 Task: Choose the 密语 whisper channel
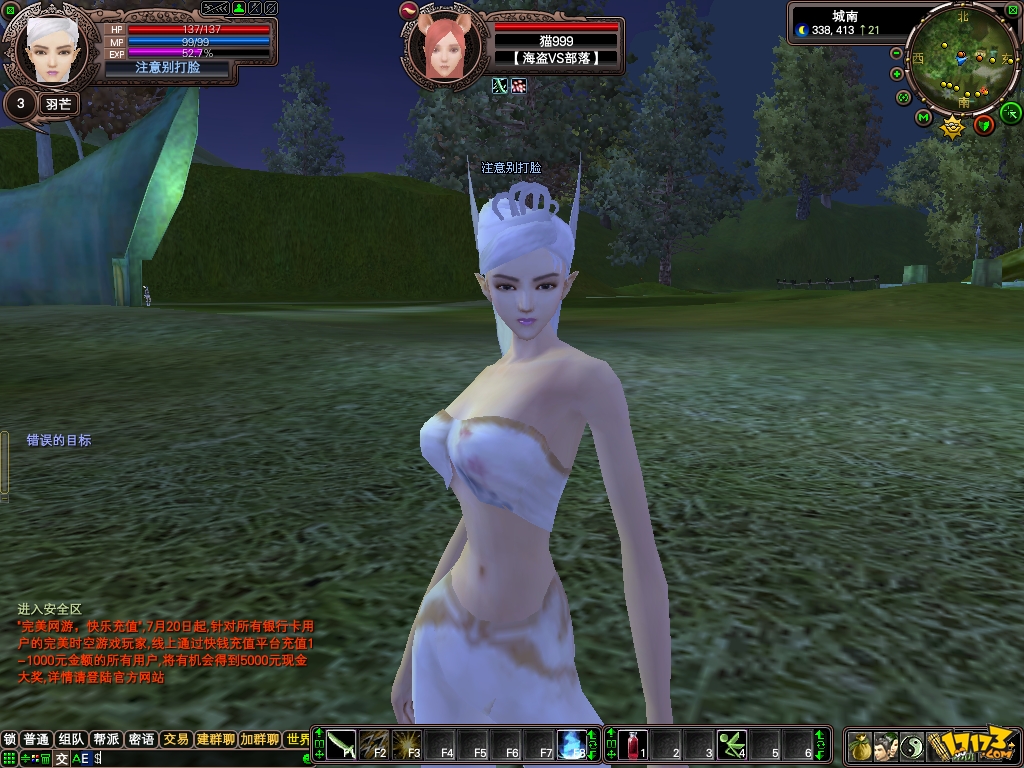pos(141,740)
